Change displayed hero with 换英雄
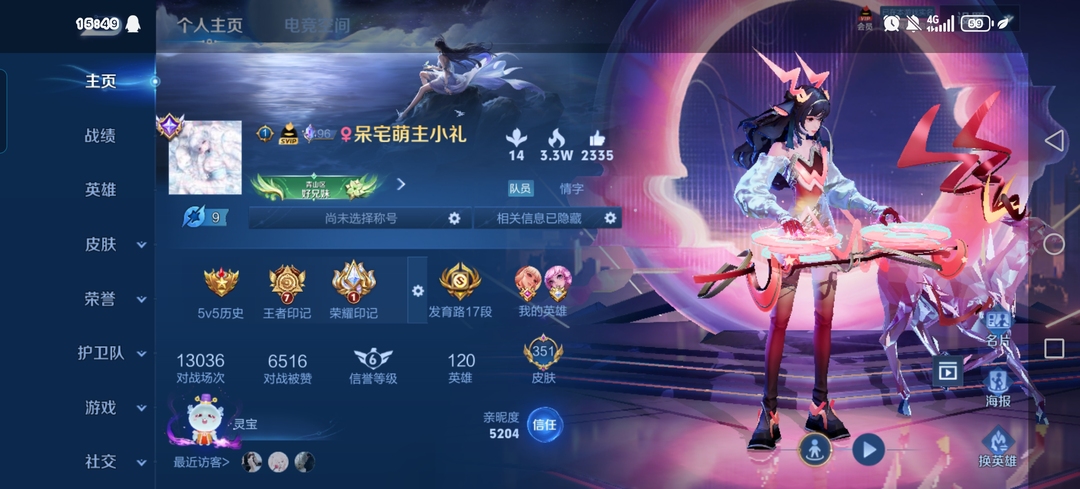 coord(997,447)
